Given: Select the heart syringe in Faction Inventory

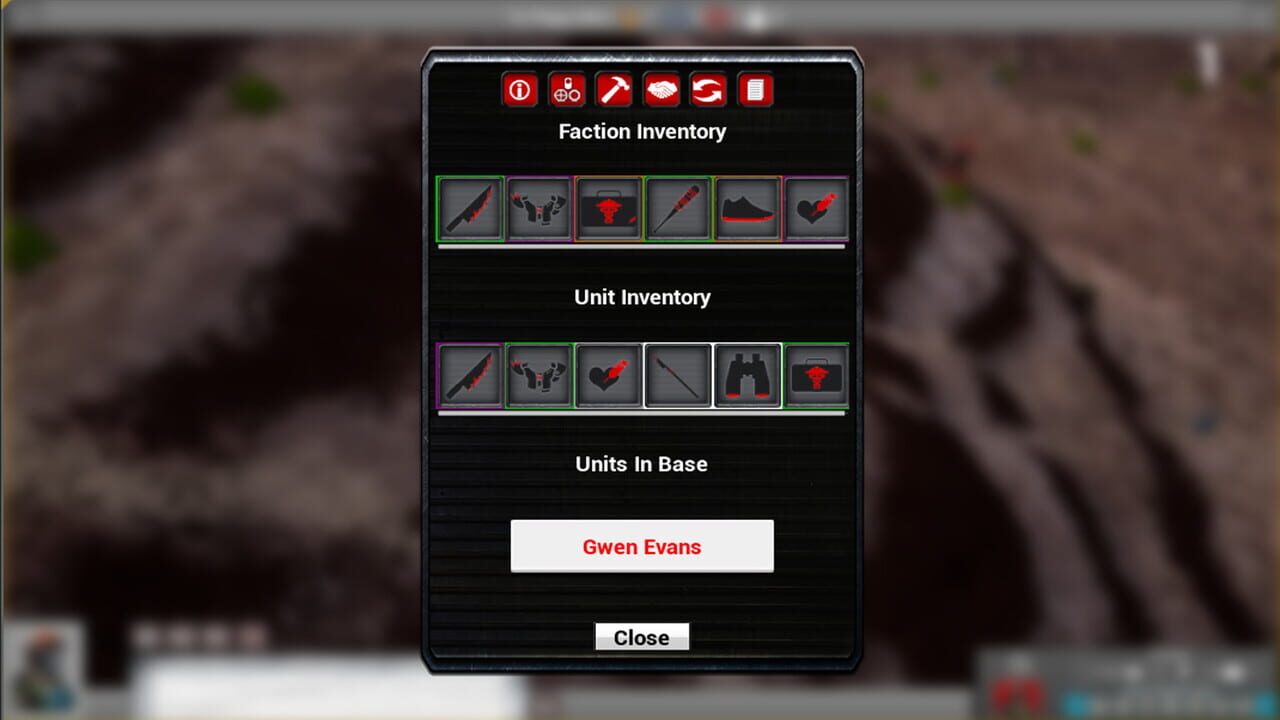Looking at the screenshot, I should (x=816, y=208).
